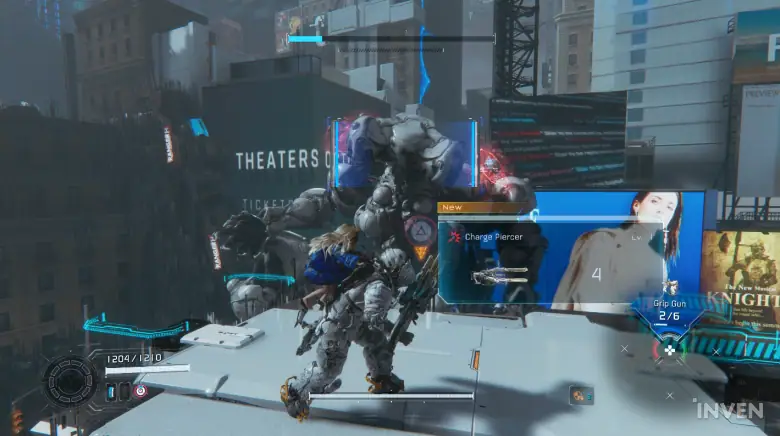Screen dimensions: 780x436
Task: Click the circular weapon selector wheel
Action: 669,350
